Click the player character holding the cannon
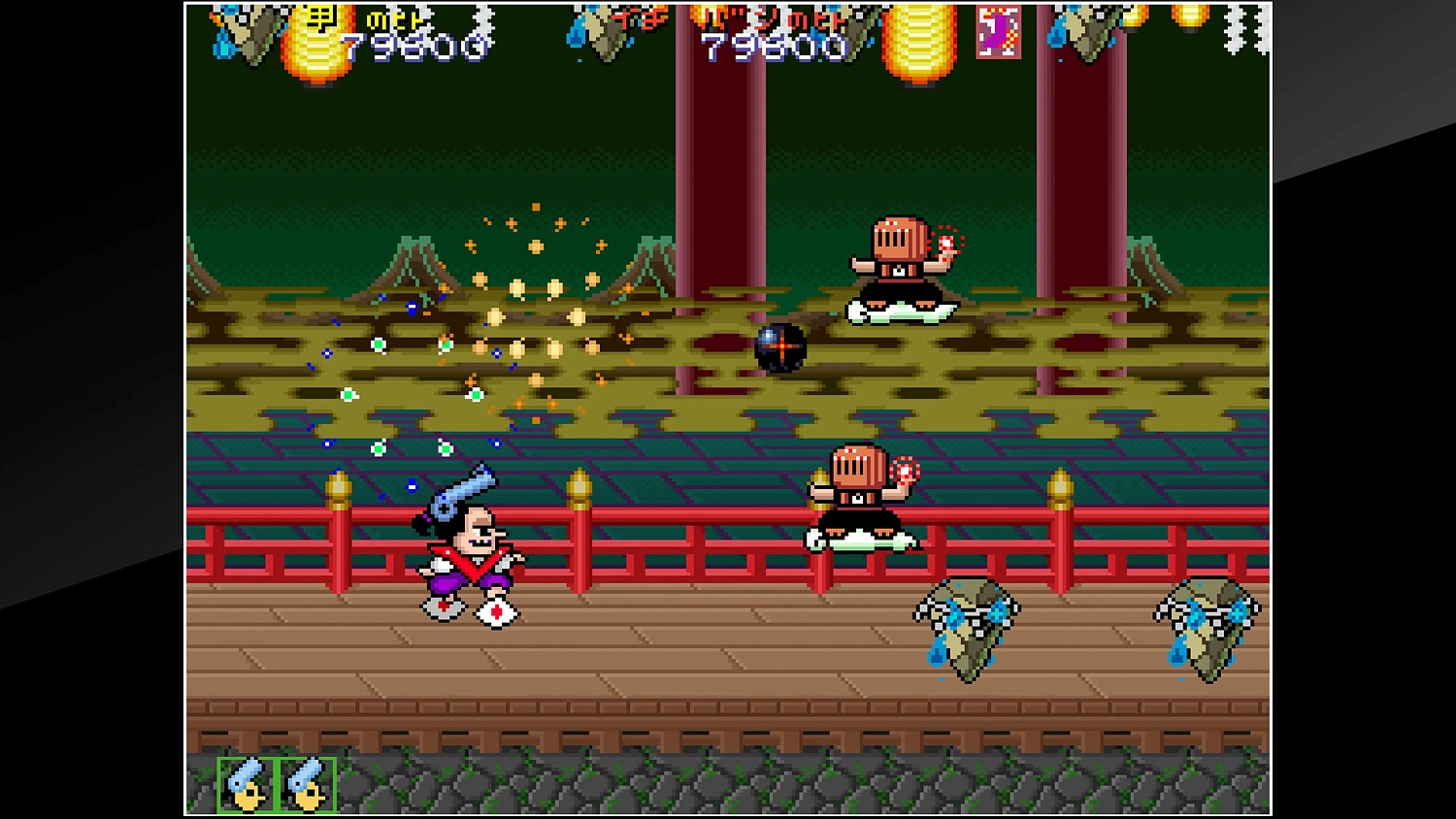 (x=466, y=543)
